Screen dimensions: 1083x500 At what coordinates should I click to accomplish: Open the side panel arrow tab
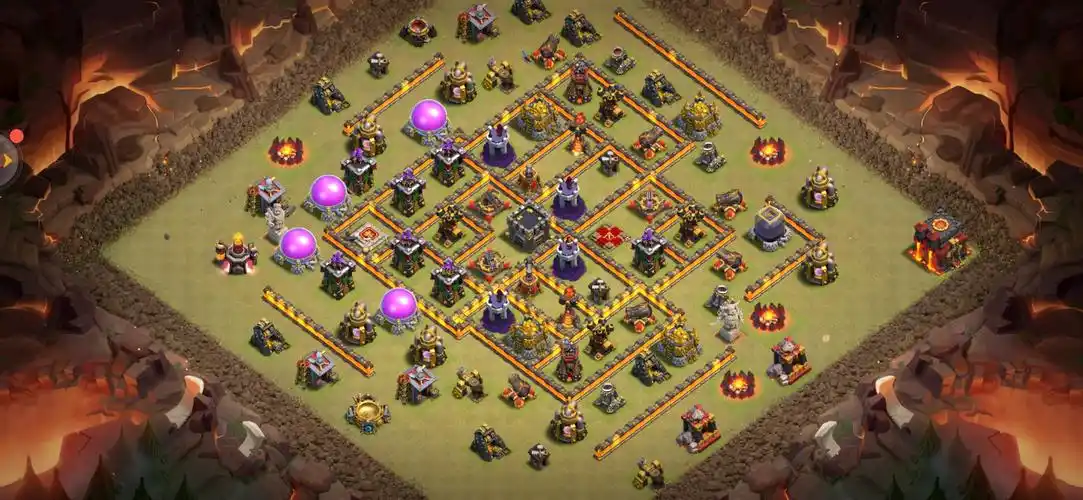8,157
